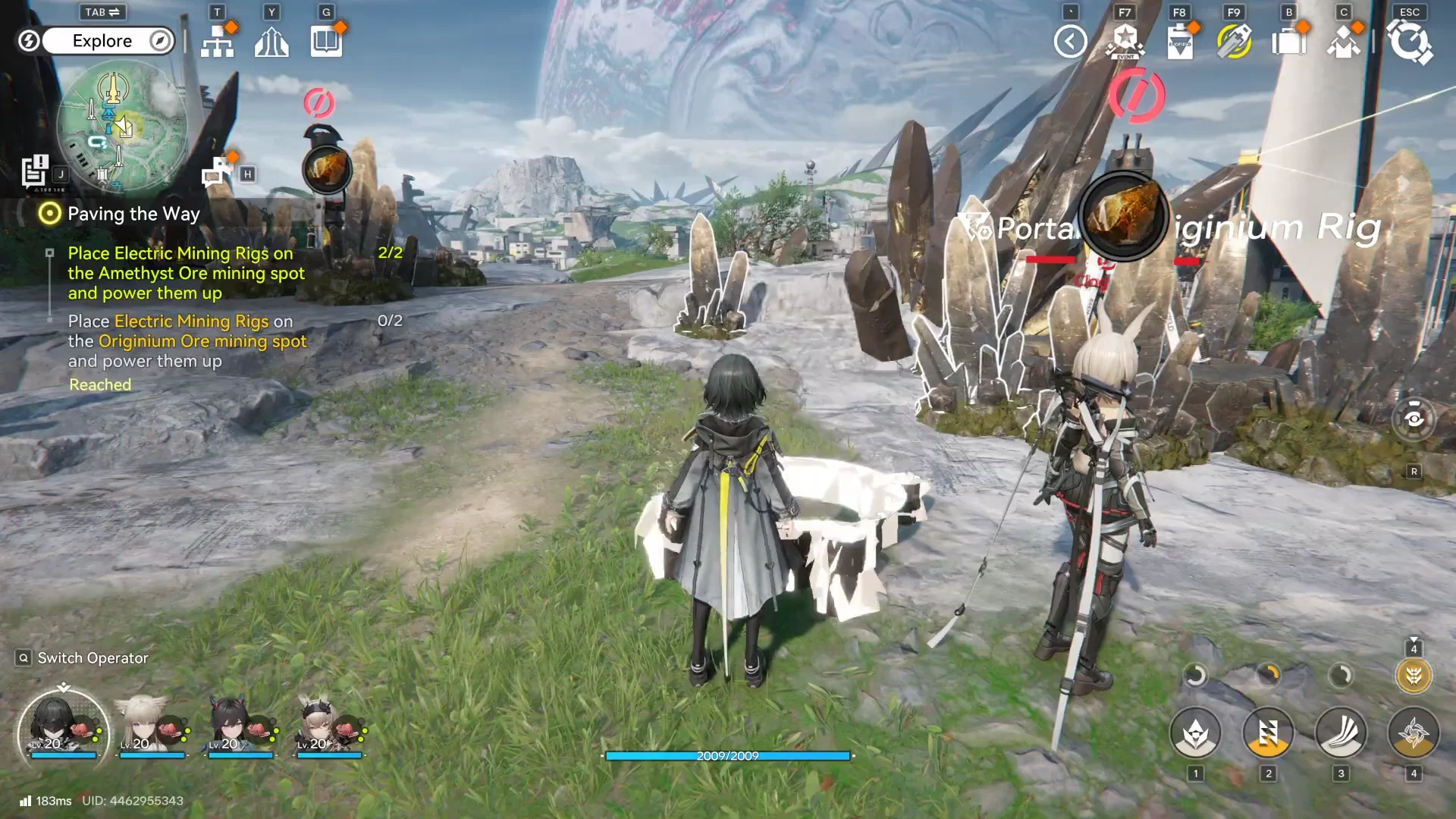The width and height of the screenshot is (1456, 819).
Task: Open the briefcase inventory icon
Action: click(x=1288, y=42)
